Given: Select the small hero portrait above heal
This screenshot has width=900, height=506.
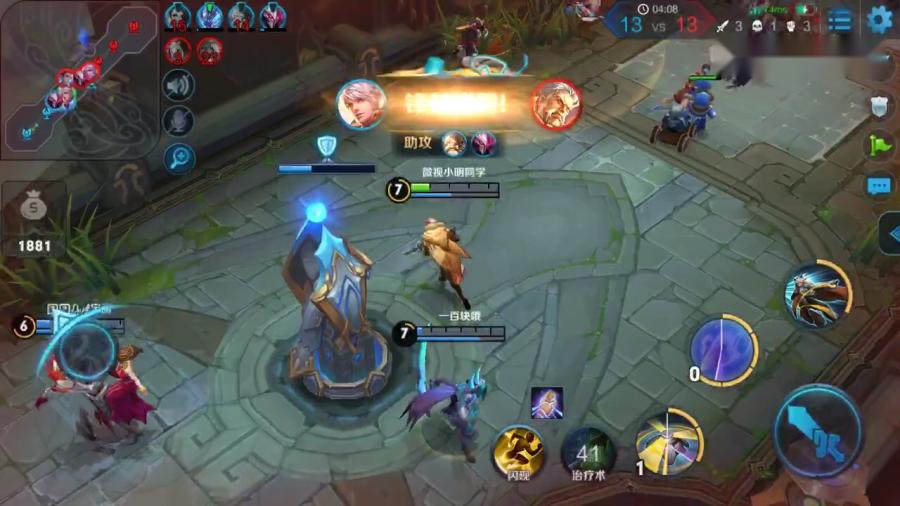Looking at the screenshot, I should tap(546, 402).
